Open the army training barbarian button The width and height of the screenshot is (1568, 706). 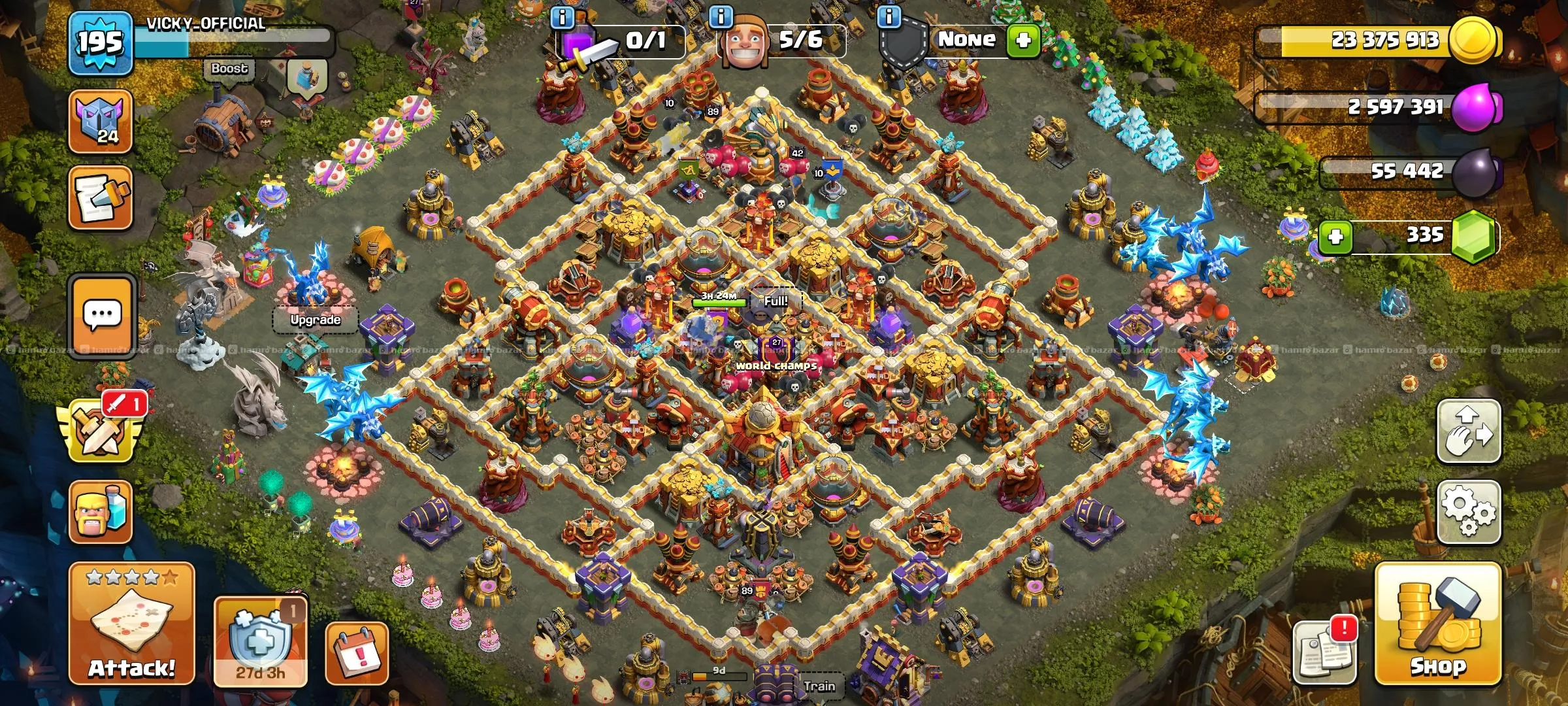coord(101,513)
